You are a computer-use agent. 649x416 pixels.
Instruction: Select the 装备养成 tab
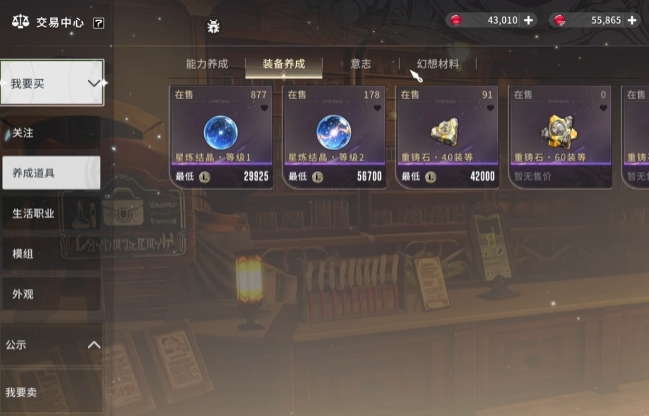click(x=285, y=64)
